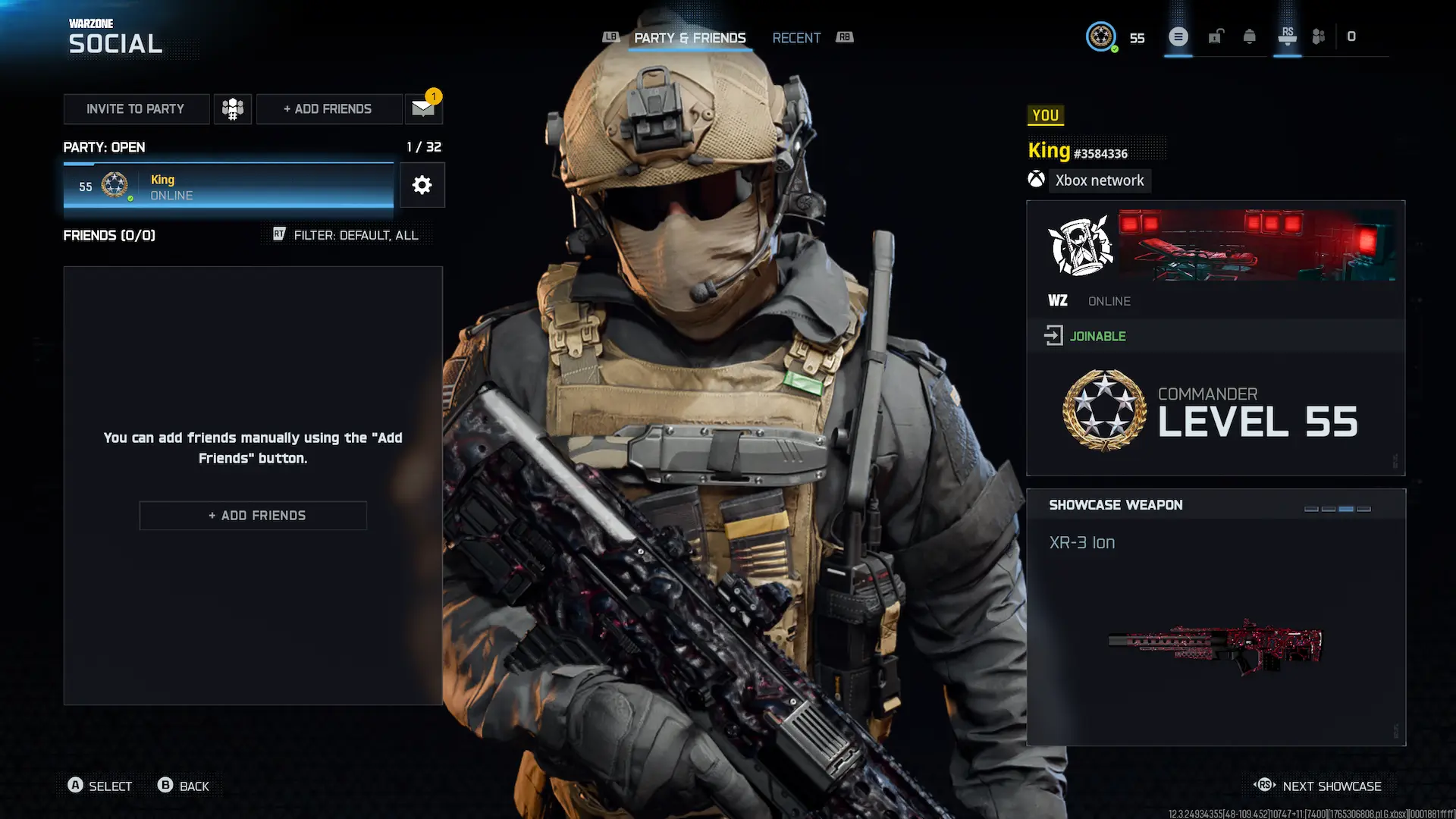Click + Add Friends at the top
The image size is (1456, 819).
point(328,108)
